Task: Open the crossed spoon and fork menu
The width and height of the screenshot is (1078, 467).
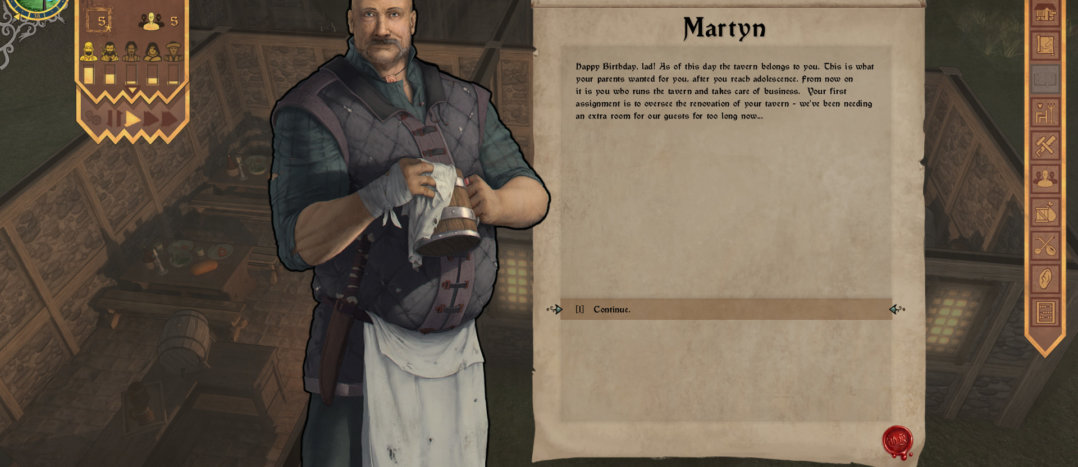Action: tap(1045, 245)
